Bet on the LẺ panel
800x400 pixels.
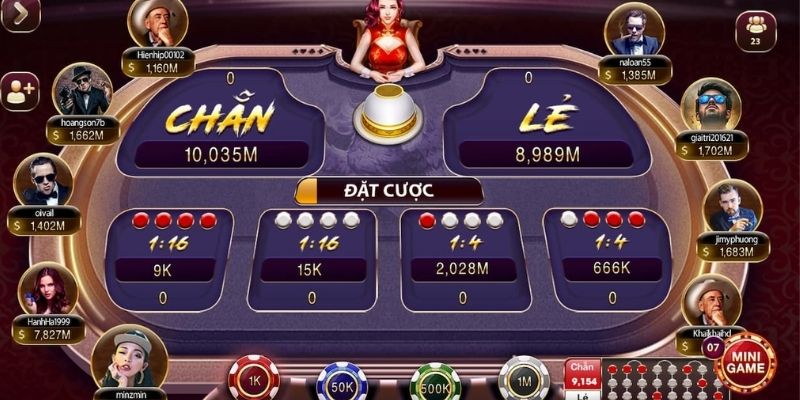pos(546,125)
